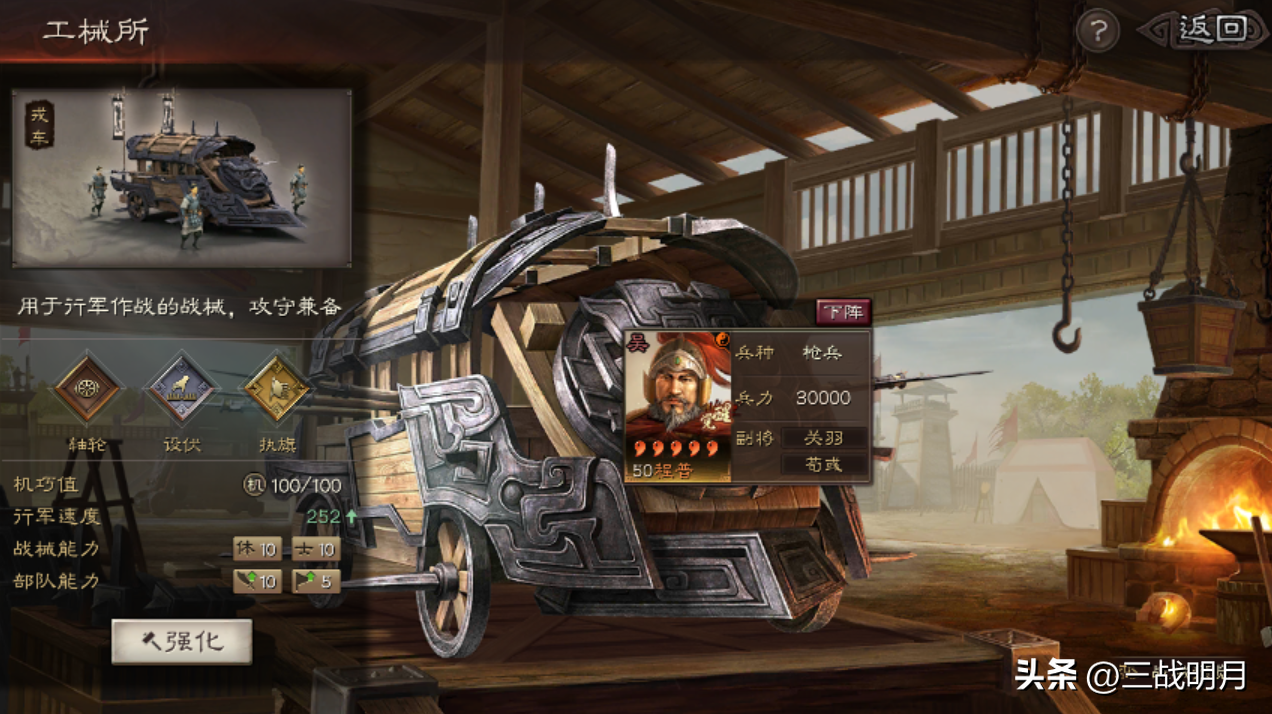Check the flag troop ability tag
1272x714 pixels.
click(x=315, y=581)
